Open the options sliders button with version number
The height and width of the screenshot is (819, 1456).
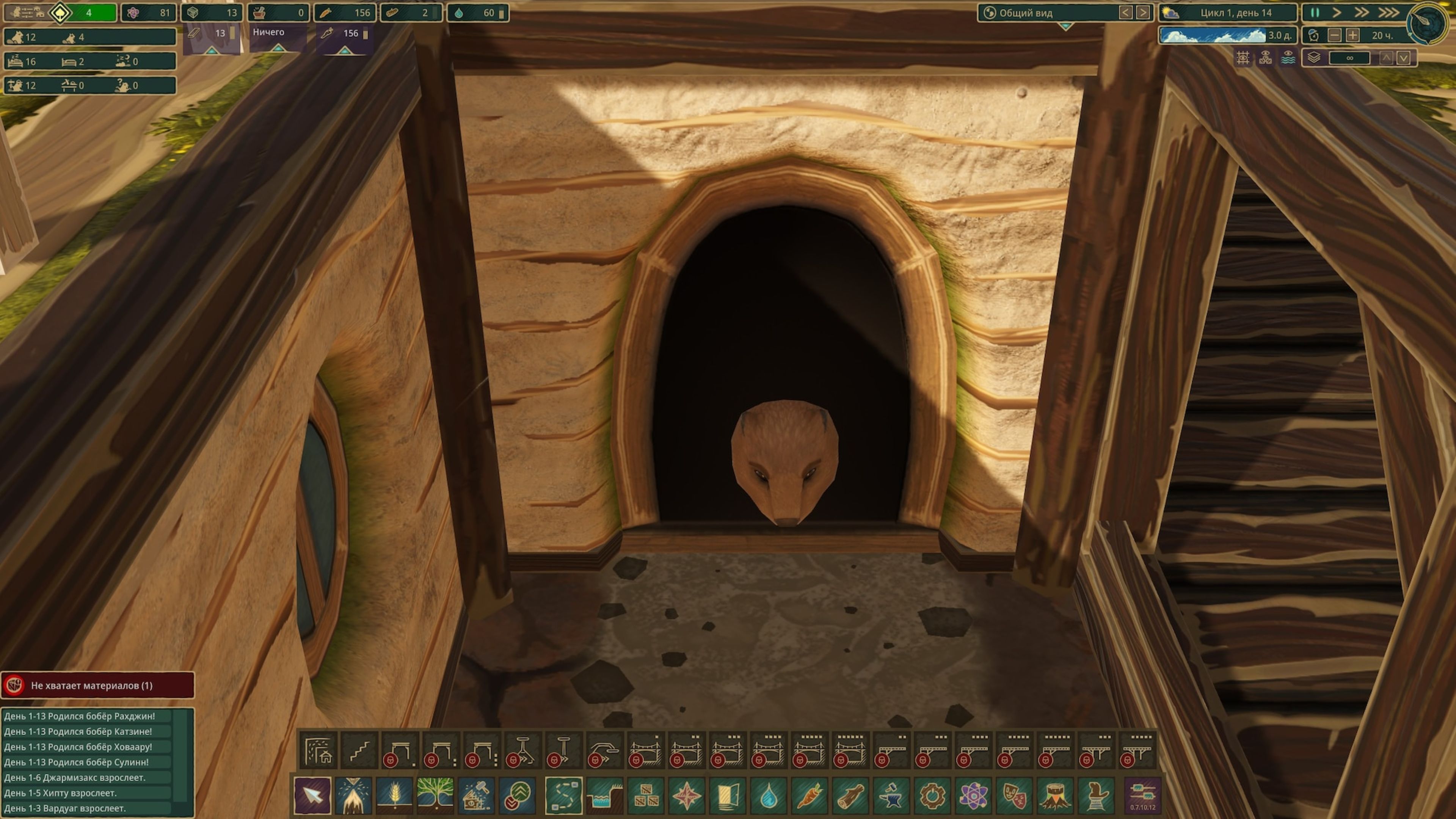coord(1142,795)
